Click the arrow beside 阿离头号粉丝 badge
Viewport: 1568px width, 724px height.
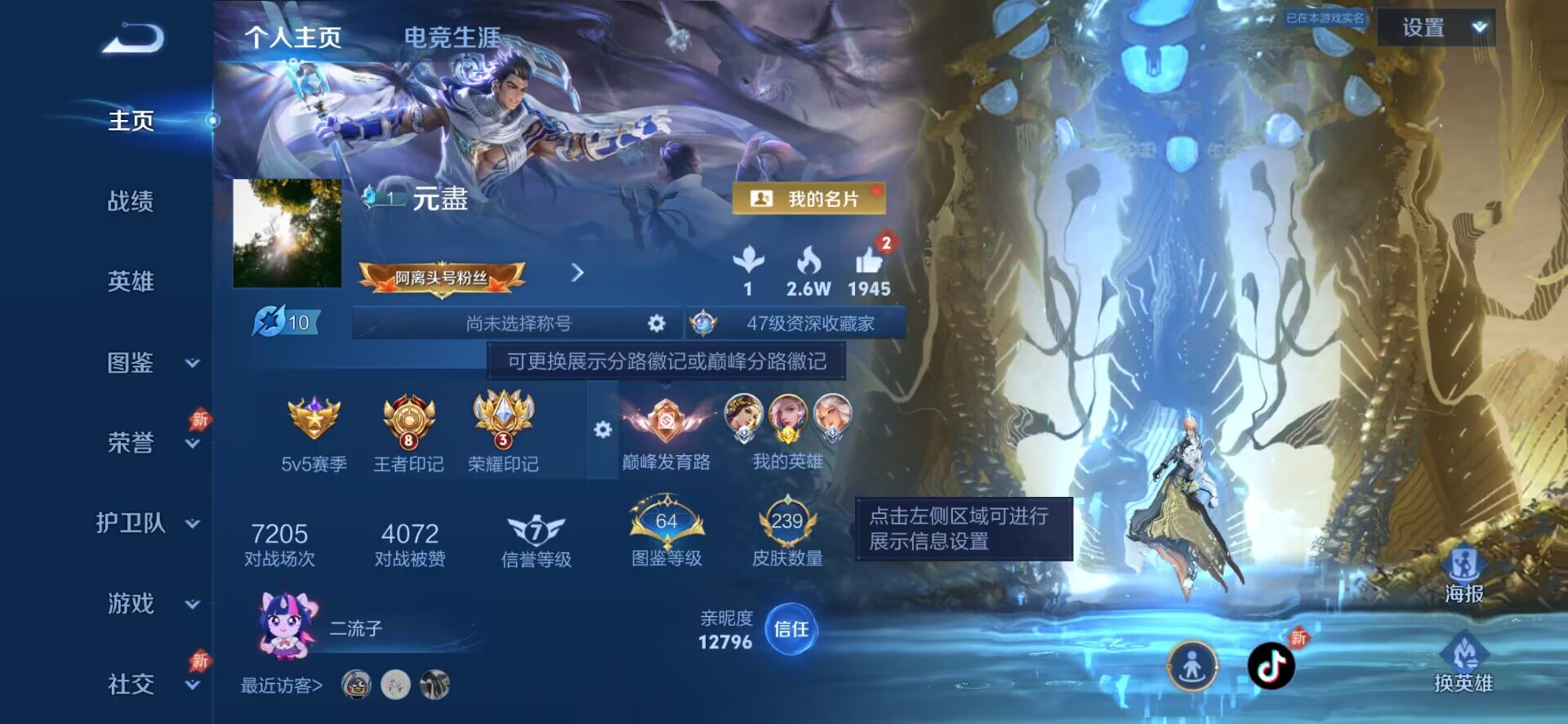579,273
